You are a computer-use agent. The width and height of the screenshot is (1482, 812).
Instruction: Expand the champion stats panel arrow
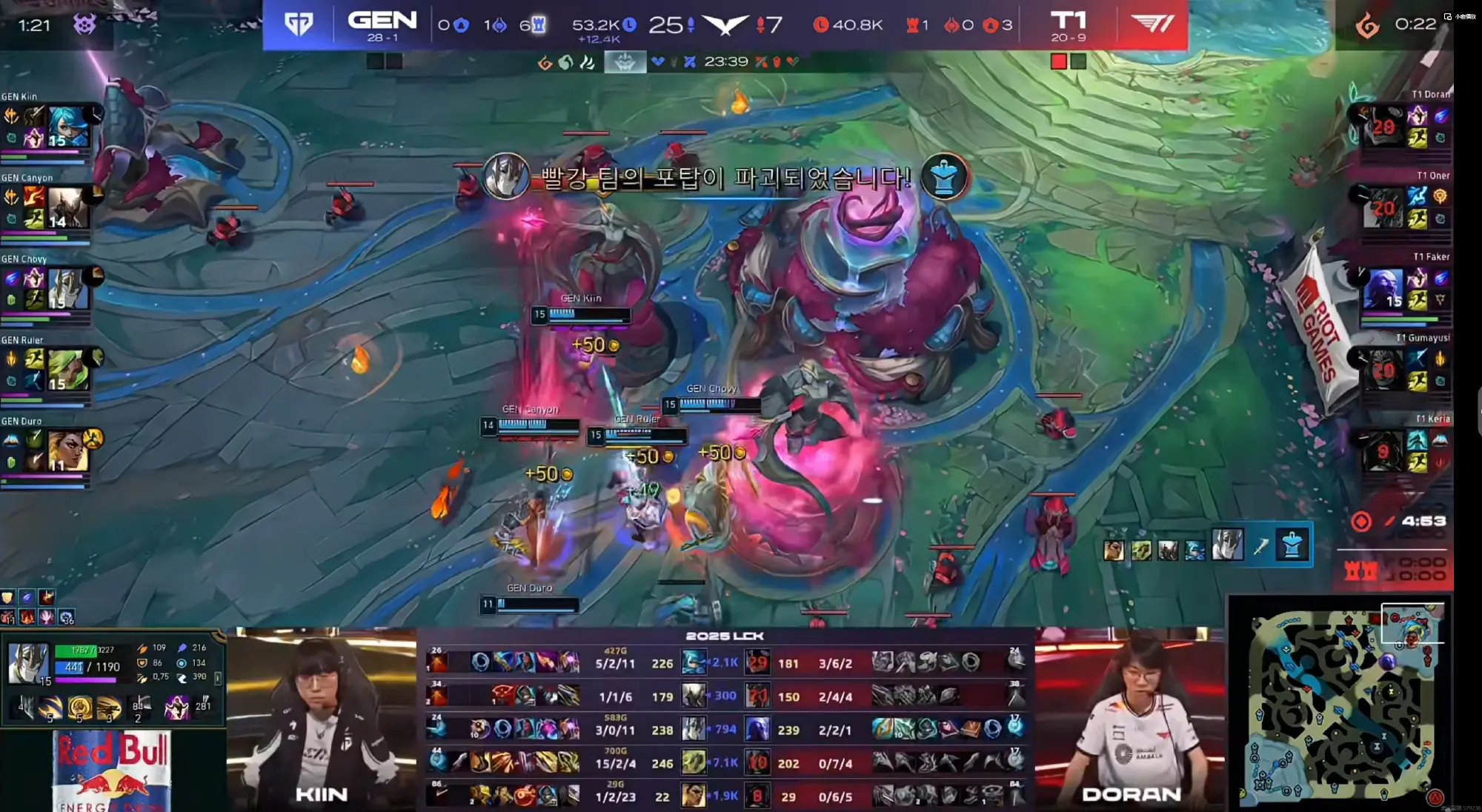point(218,677)
